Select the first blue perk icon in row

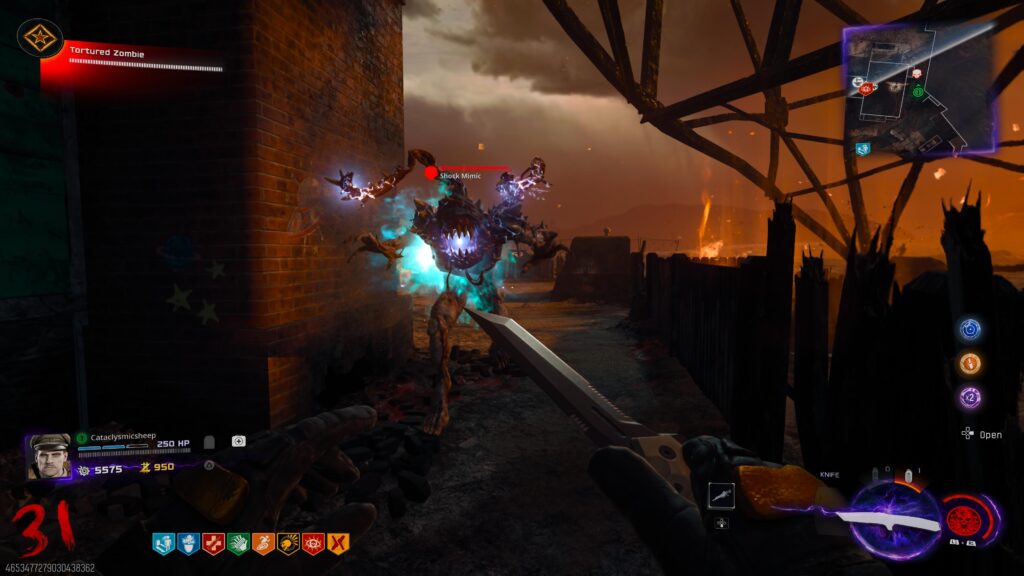(x=163, y=543)
